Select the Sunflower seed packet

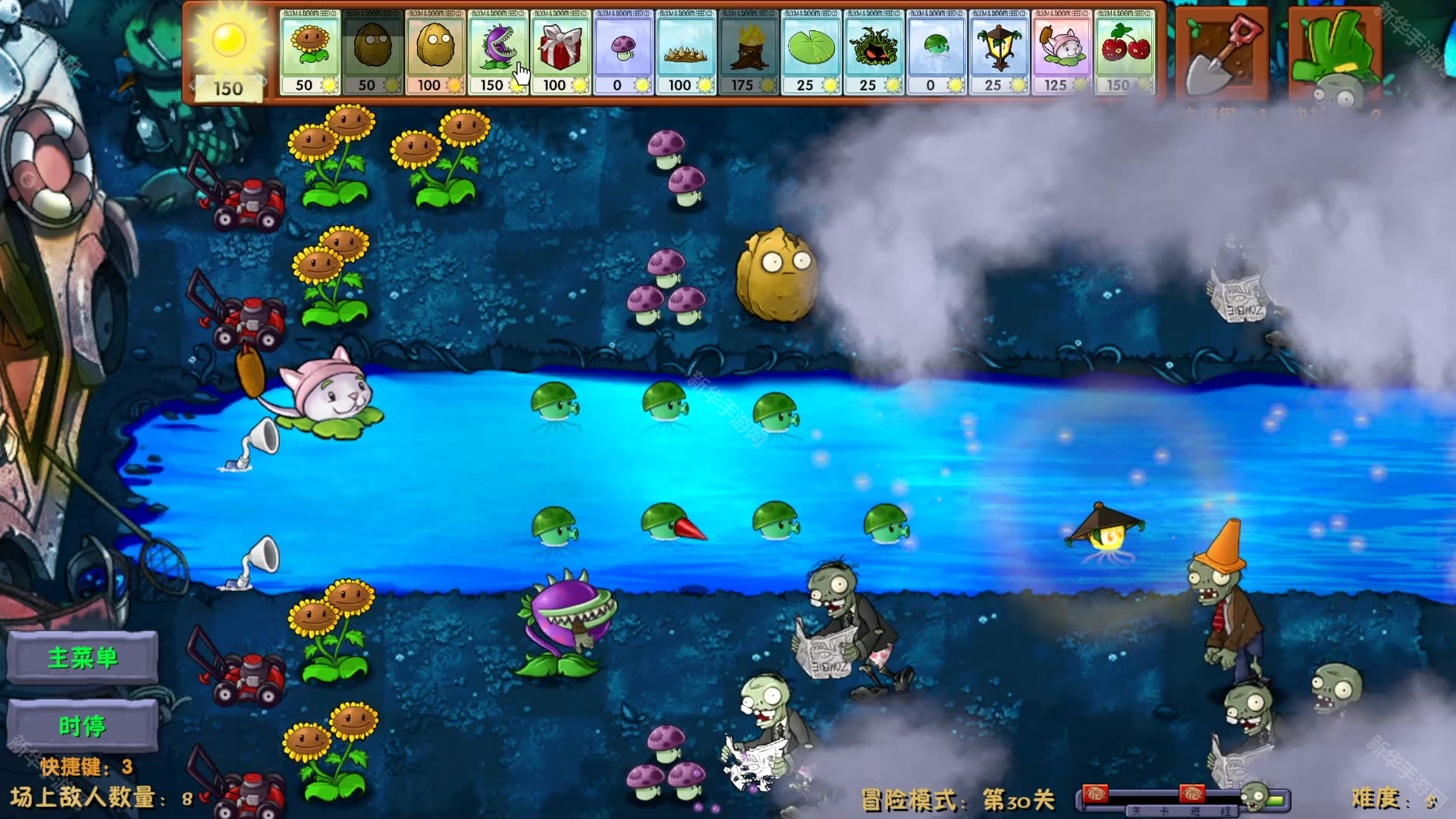coord(310,52)
